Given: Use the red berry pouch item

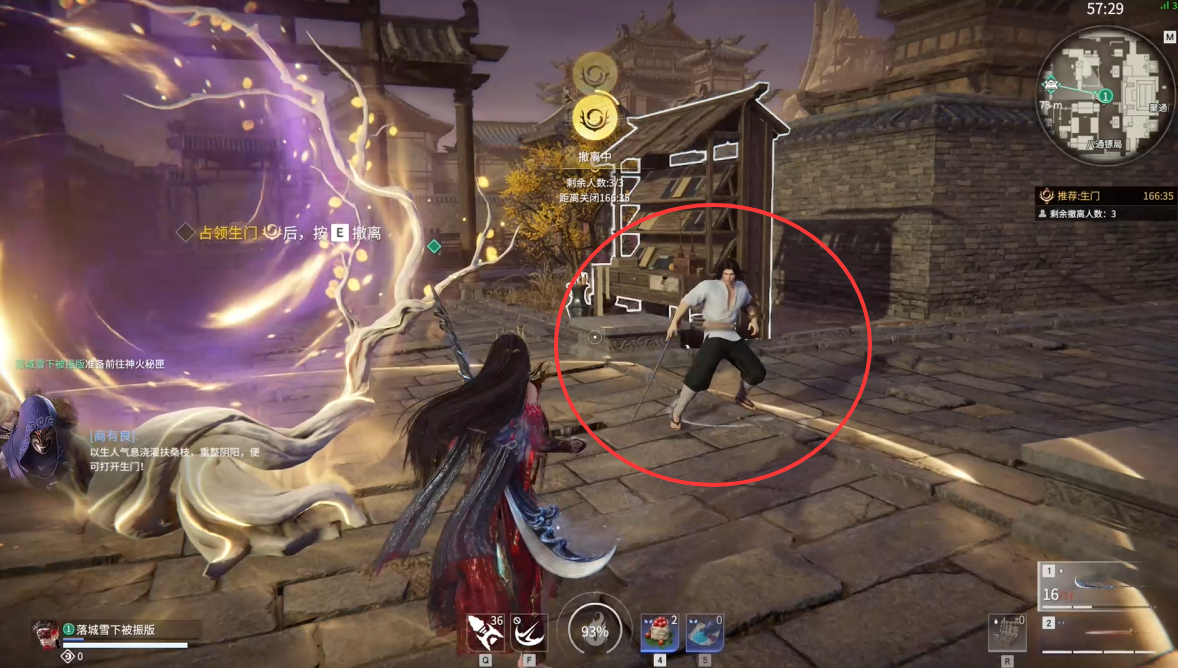Looking at the screenshot, I should pos(660,633).
